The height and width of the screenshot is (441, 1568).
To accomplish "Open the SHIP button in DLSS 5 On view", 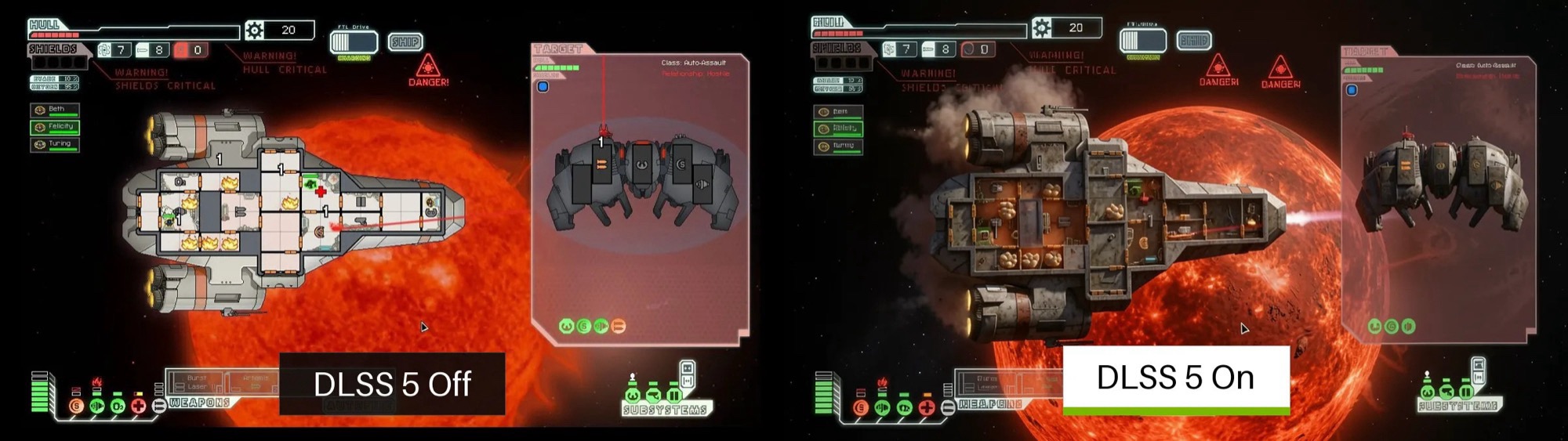I will point(1194,40).
